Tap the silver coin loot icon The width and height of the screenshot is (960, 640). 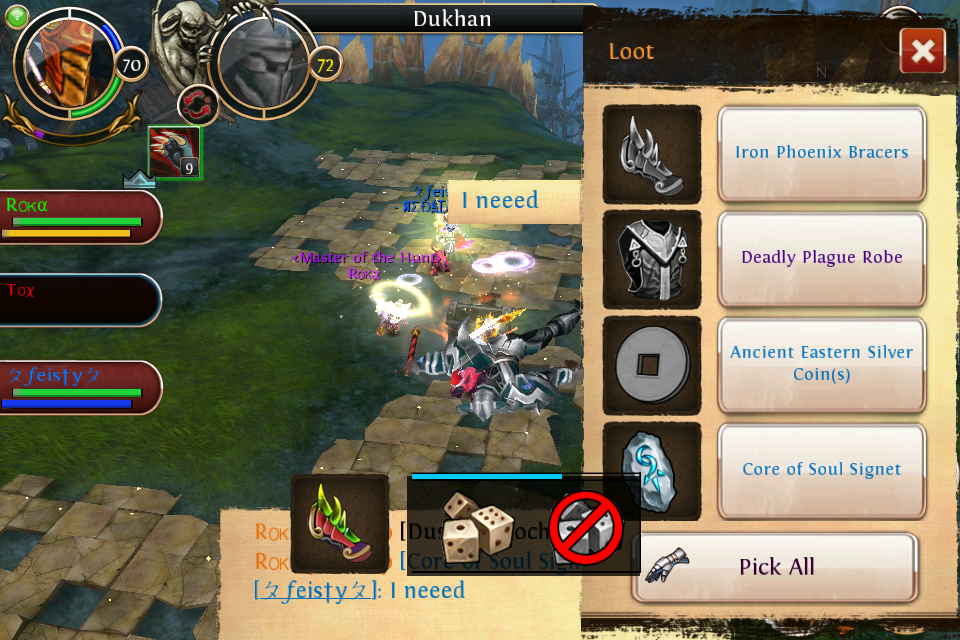coord(652,365)
